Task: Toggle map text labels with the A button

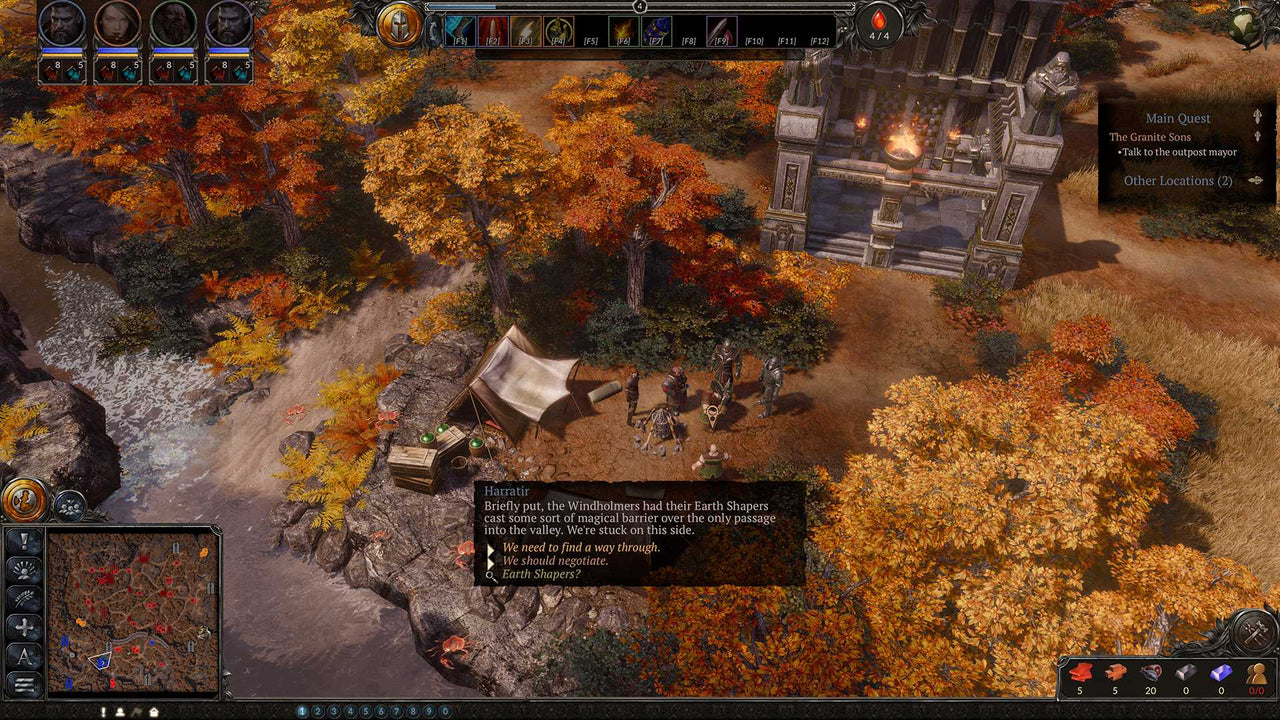Action: (x=23, y=653)
